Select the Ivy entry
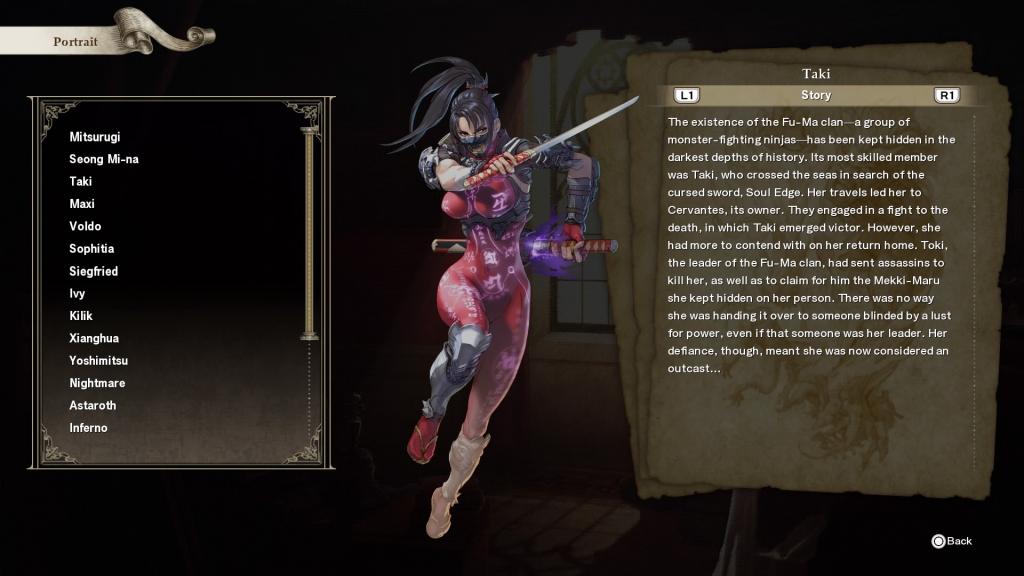 point(78,294)
